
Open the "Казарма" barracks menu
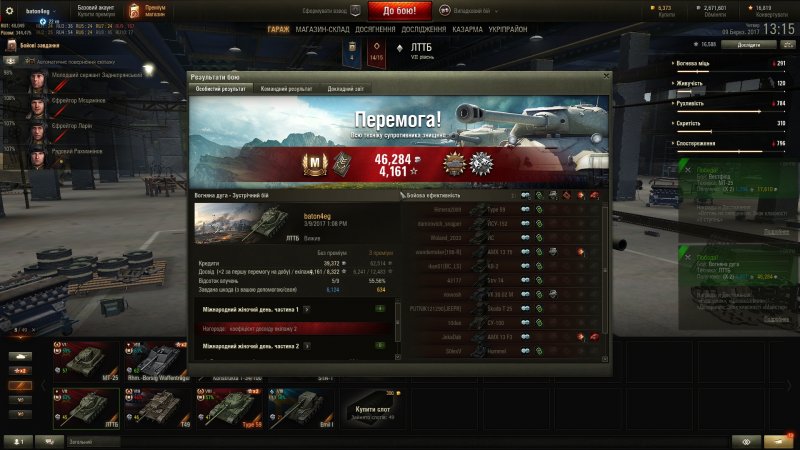[x=470, y=30]
